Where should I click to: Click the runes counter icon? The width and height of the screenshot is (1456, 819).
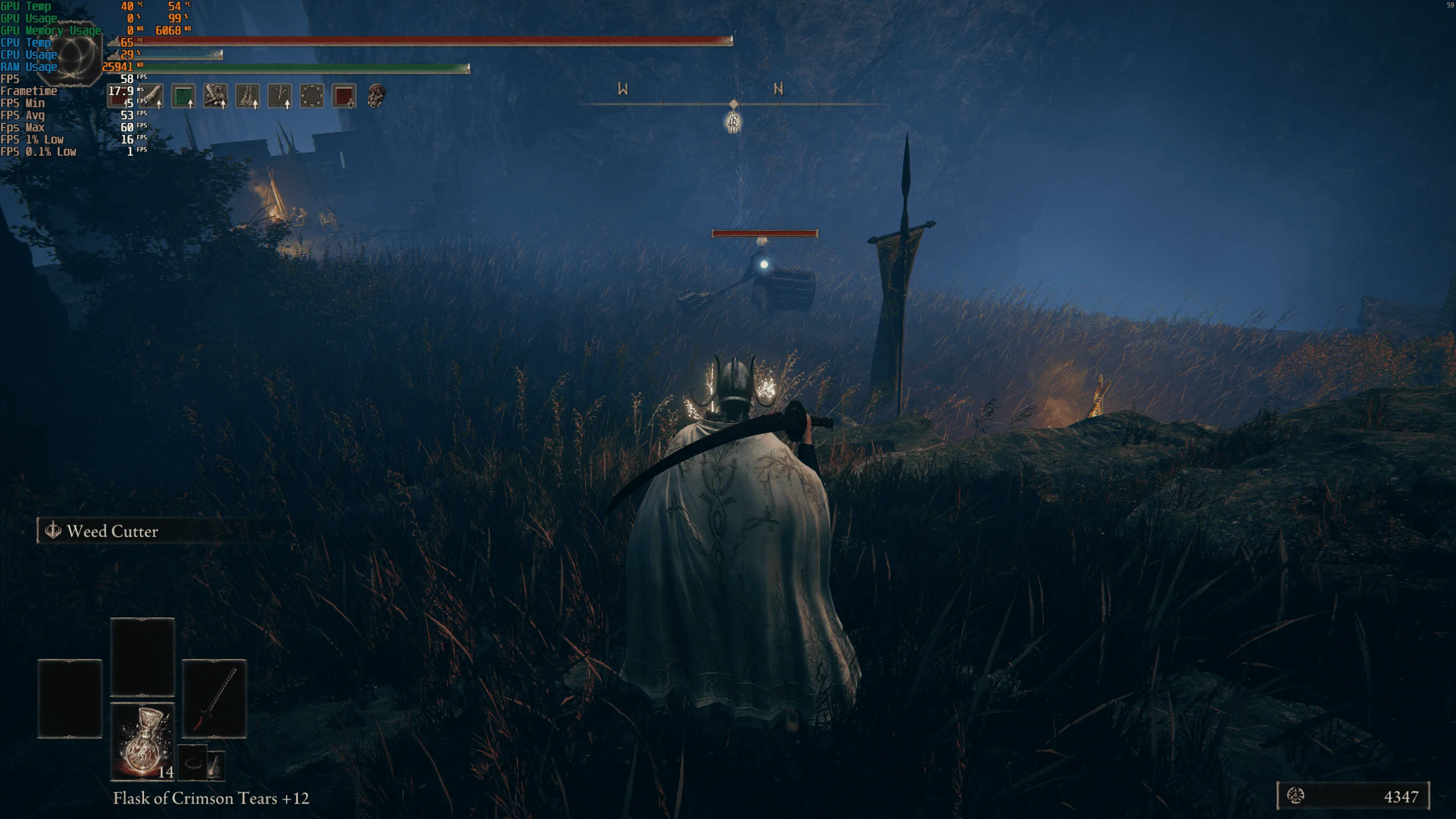tap(1296, 796)
